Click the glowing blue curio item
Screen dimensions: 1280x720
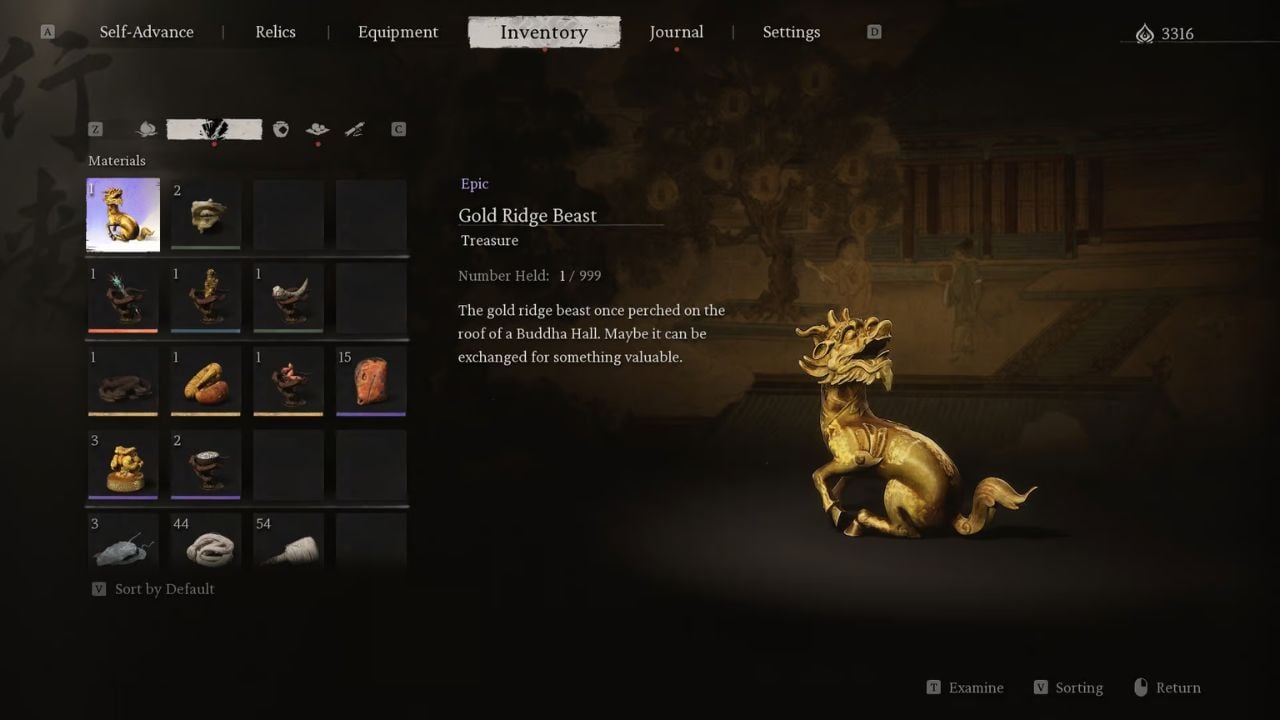point(122,297)
